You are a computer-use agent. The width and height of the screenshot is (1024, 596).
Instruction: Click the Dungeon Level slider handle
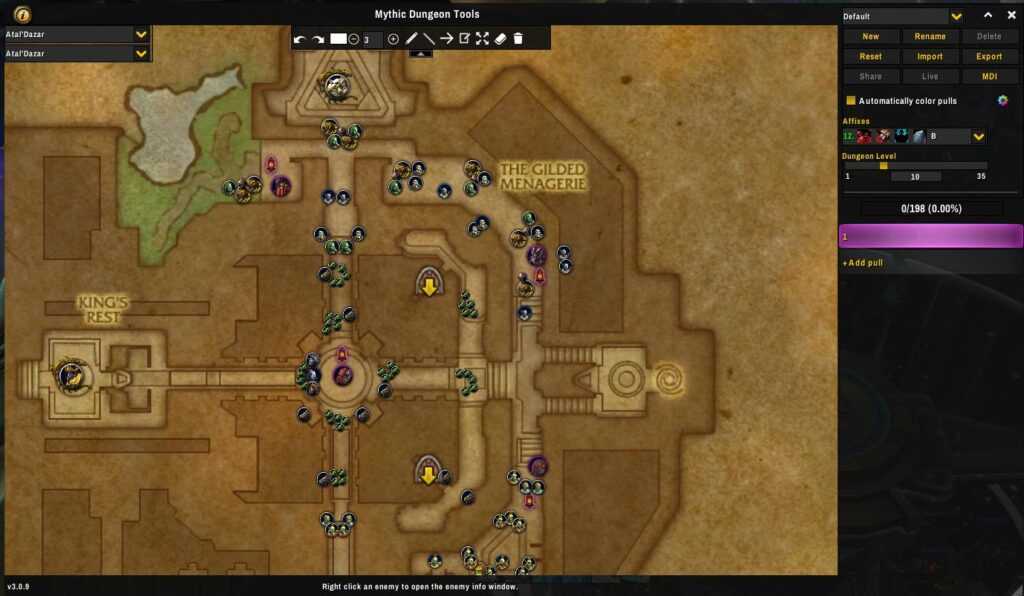(883, 166)
